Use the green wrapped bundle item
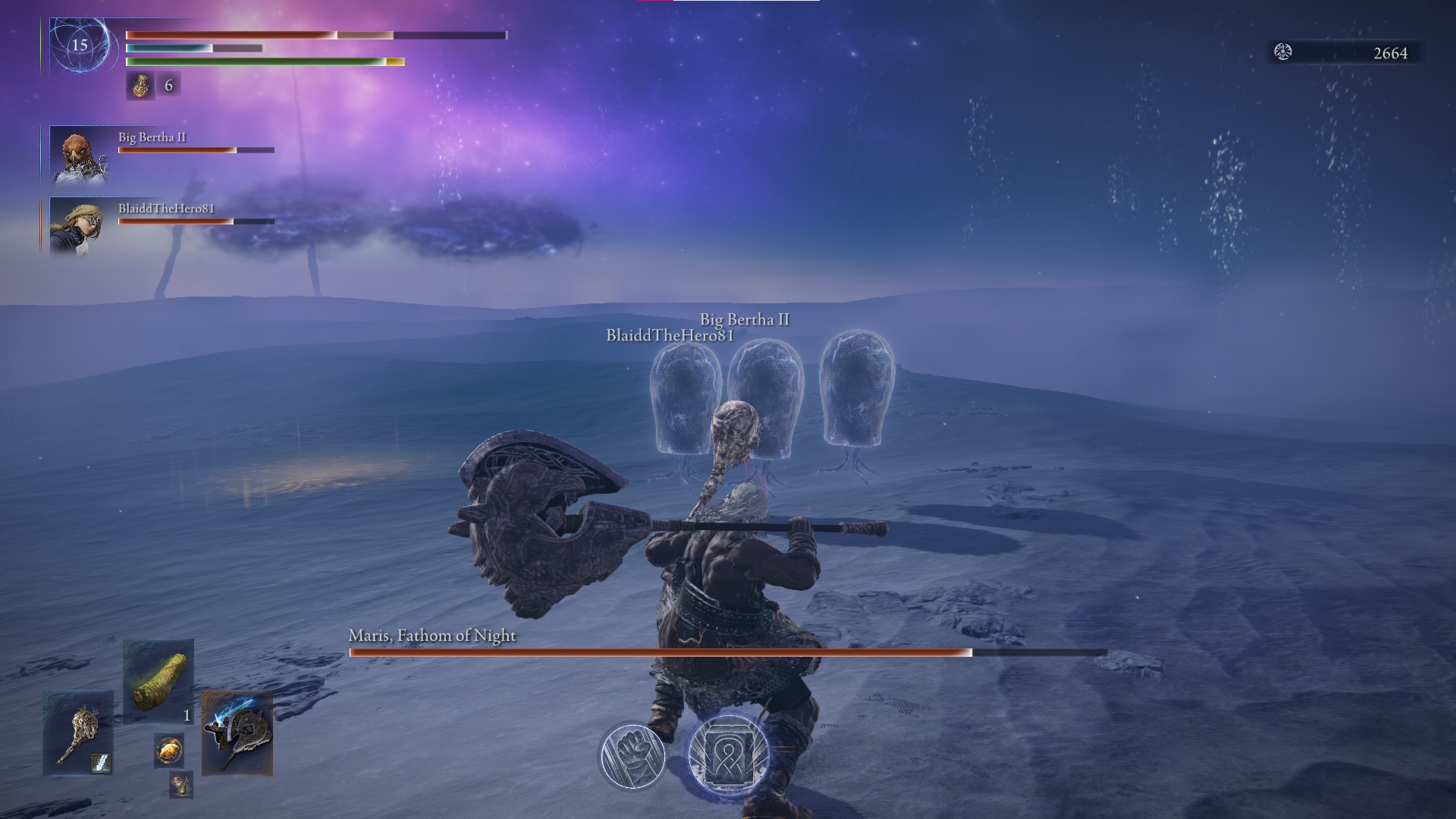1456x819 pixels. coord(158,681)
